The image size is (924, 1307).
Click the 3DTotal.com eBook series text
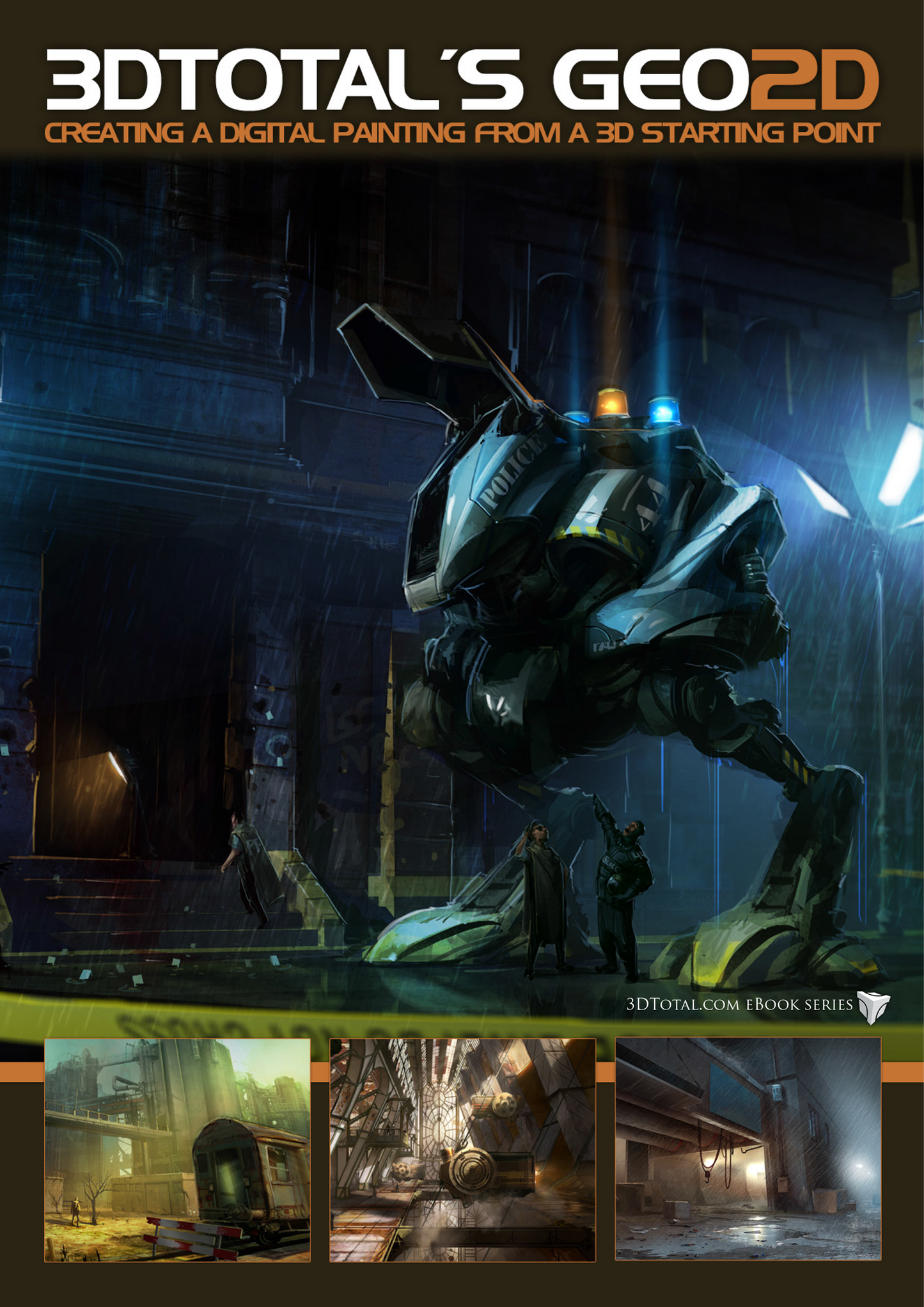[739, 1004]
